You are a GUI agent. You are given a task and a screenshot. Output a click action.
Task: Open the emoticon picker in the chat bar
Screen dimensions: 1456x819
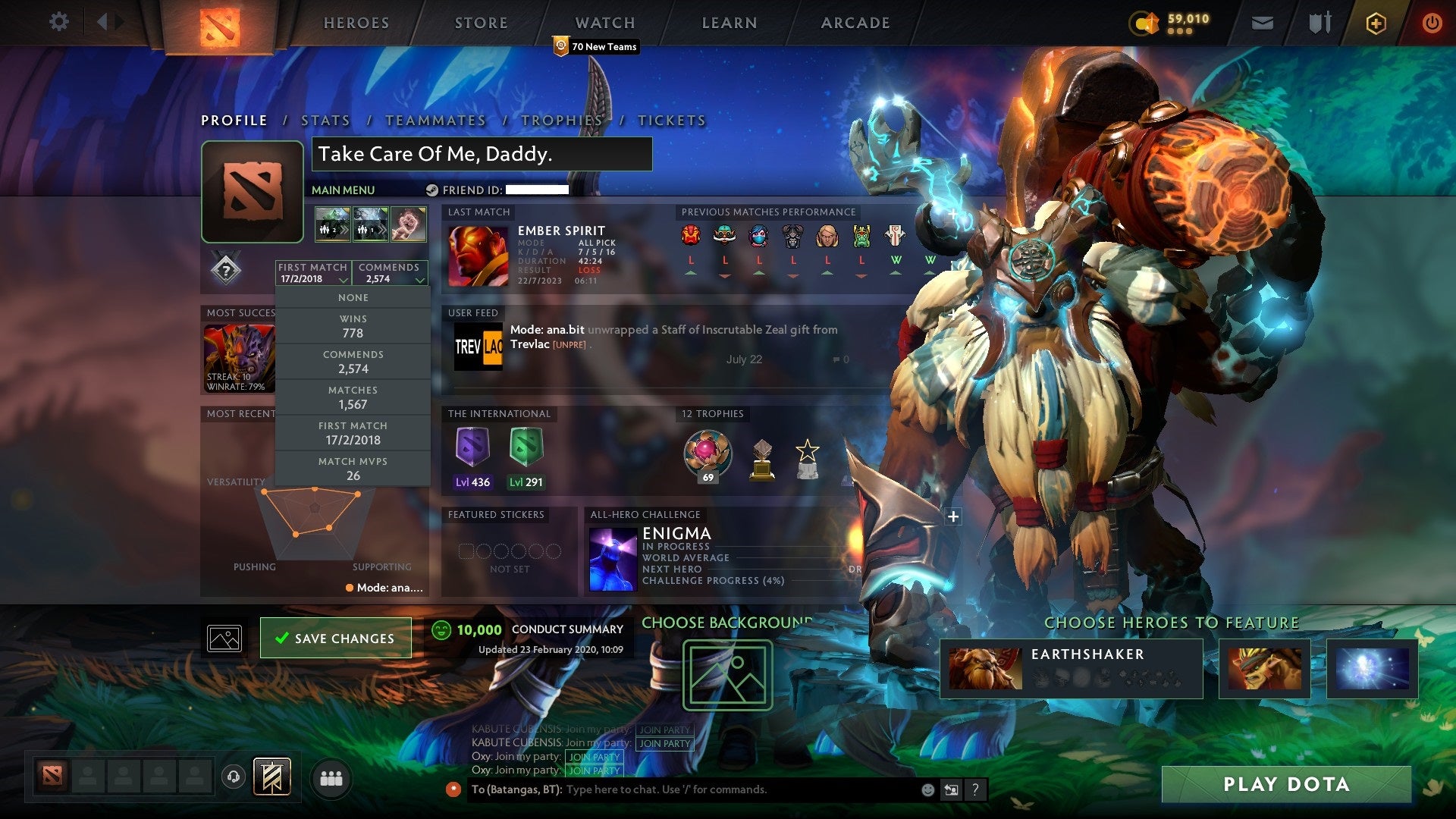pyautogui.click(x=927, y=789)
